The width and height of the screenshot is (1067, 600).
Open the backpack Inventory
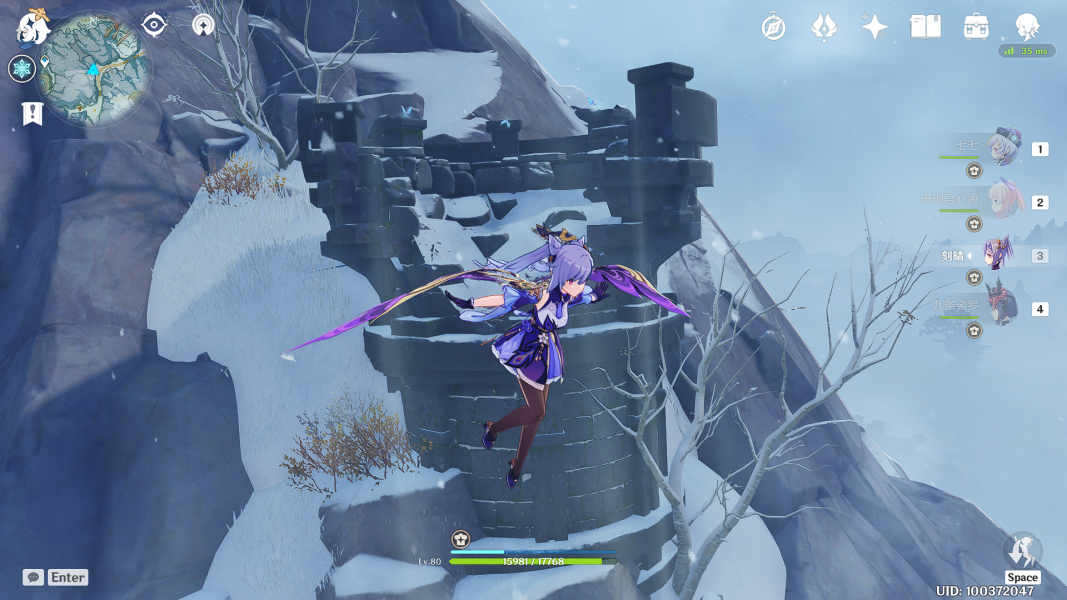976,27
